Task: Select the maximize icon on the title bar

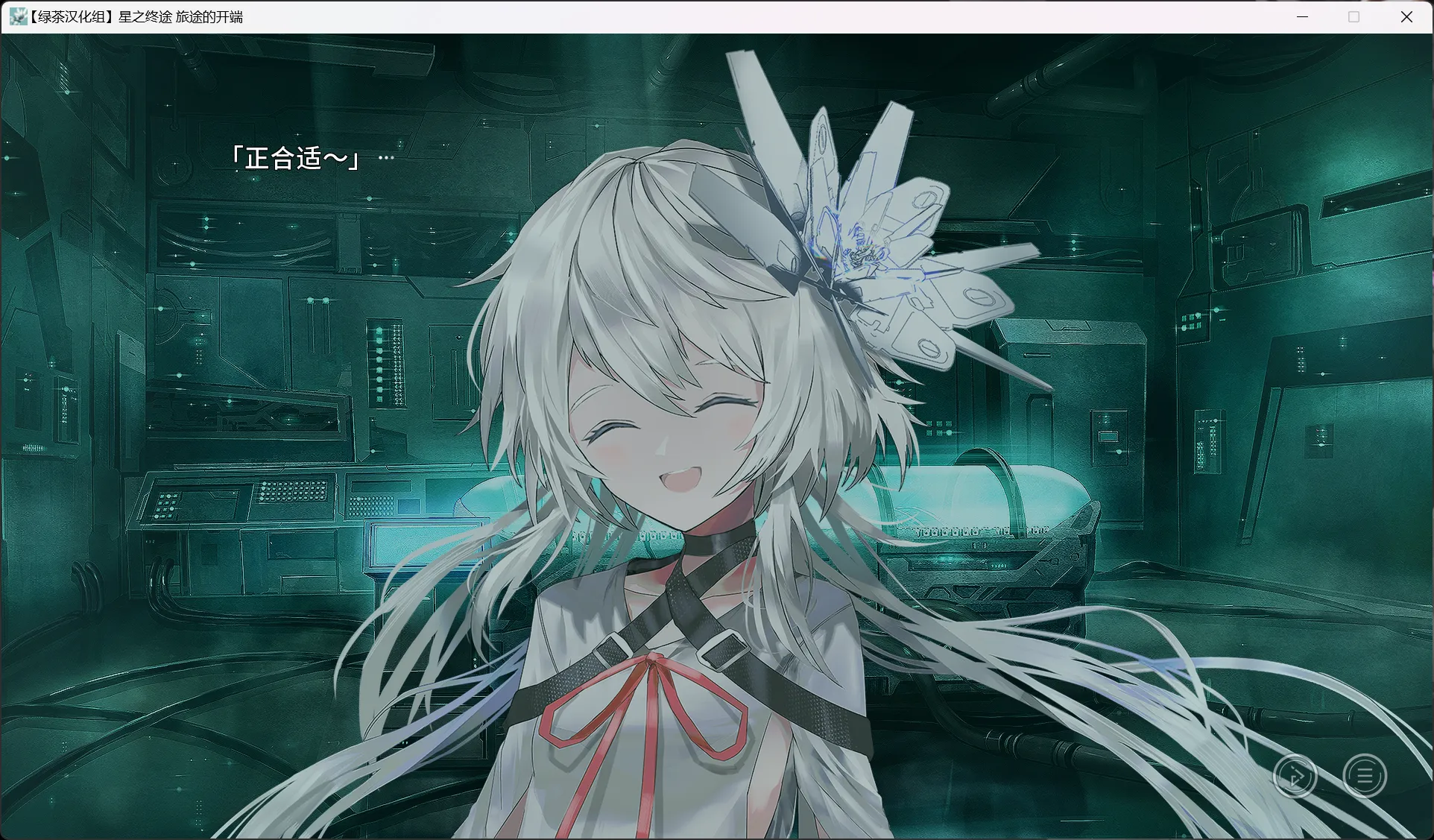Action: tap(1355, 16)
